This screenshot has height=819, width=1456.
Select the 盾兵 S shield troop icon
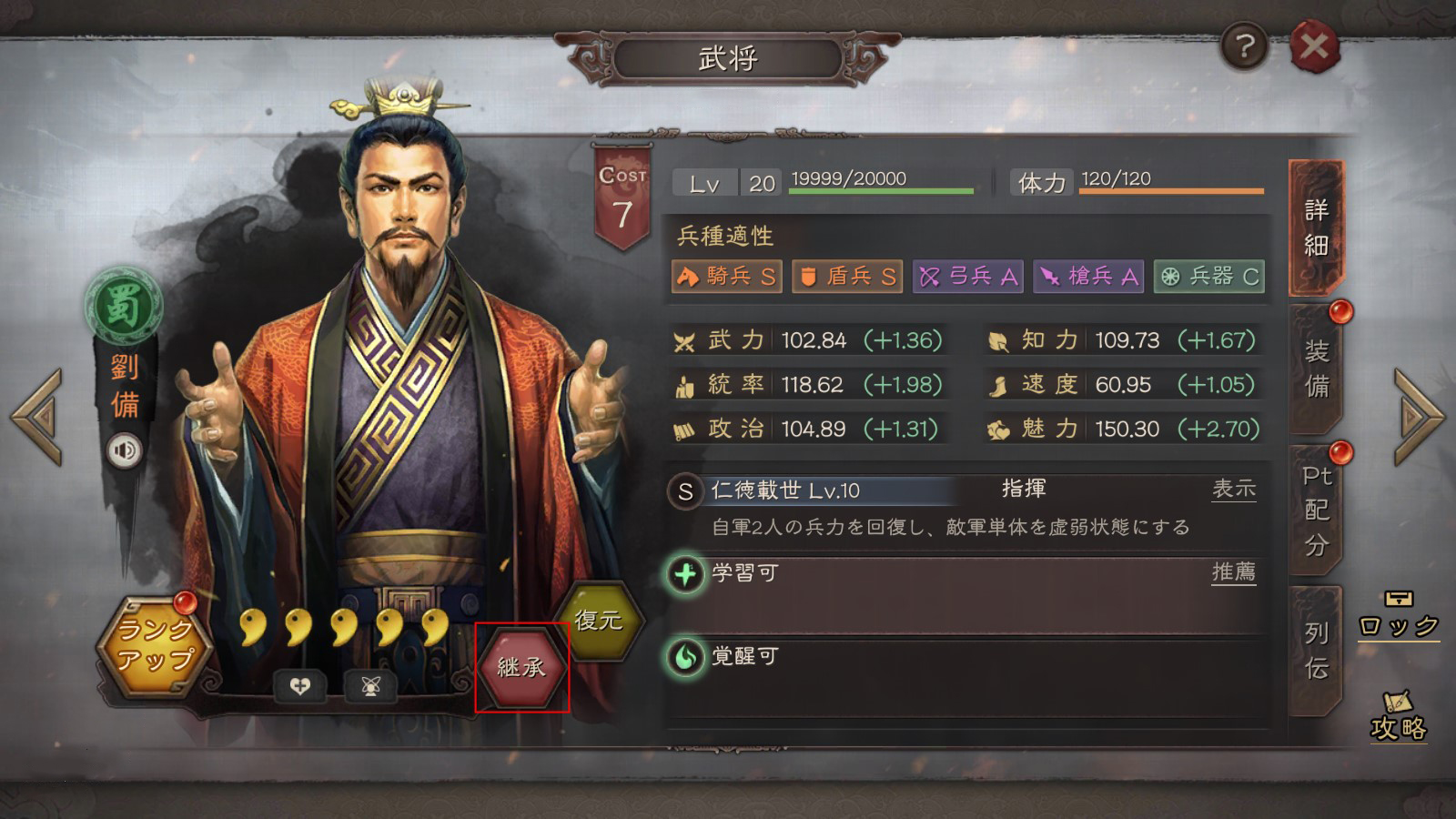(x=846, y=277)
